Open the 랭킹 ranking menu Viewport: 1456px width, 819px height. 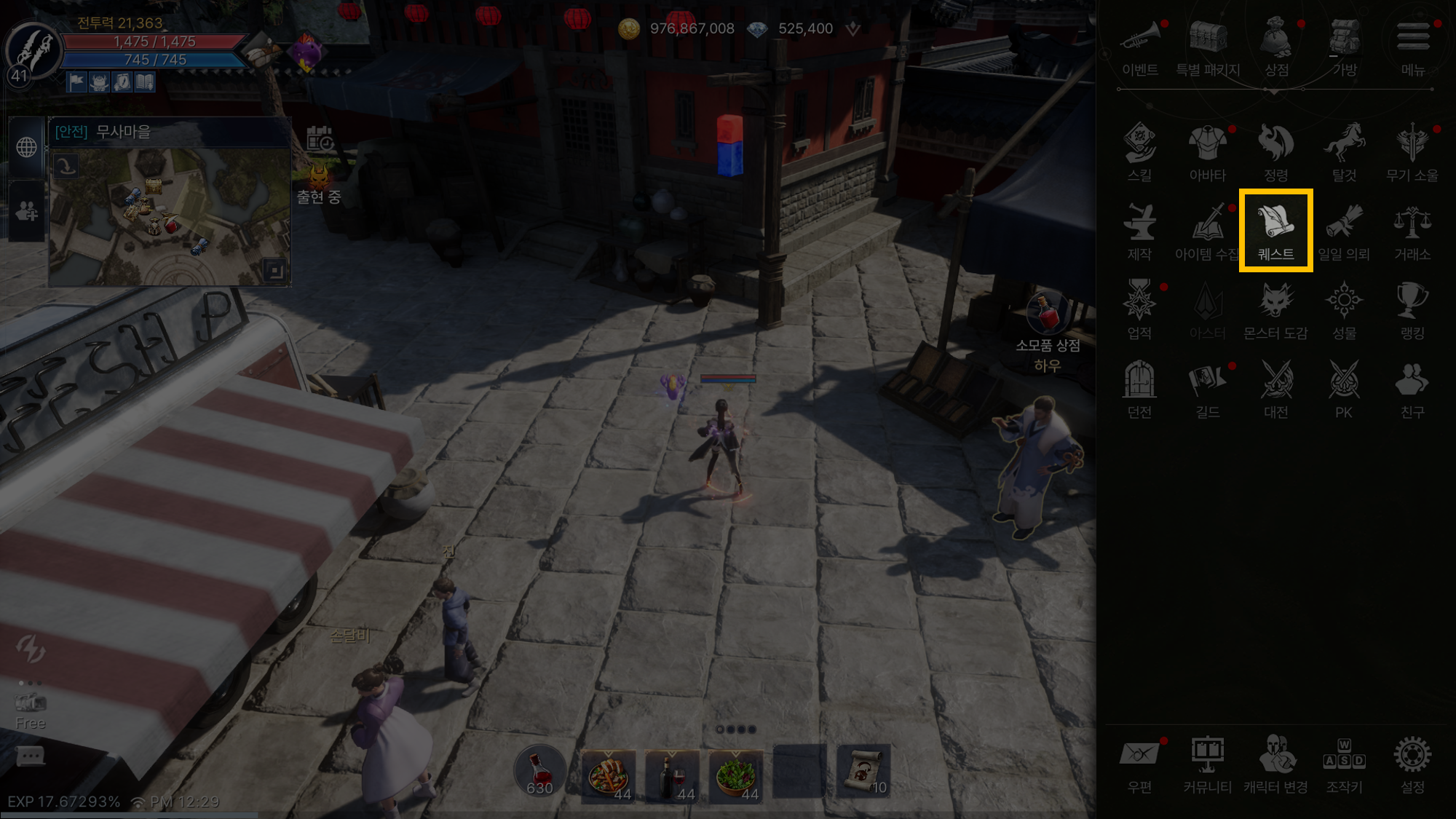tap(1412, 309)
